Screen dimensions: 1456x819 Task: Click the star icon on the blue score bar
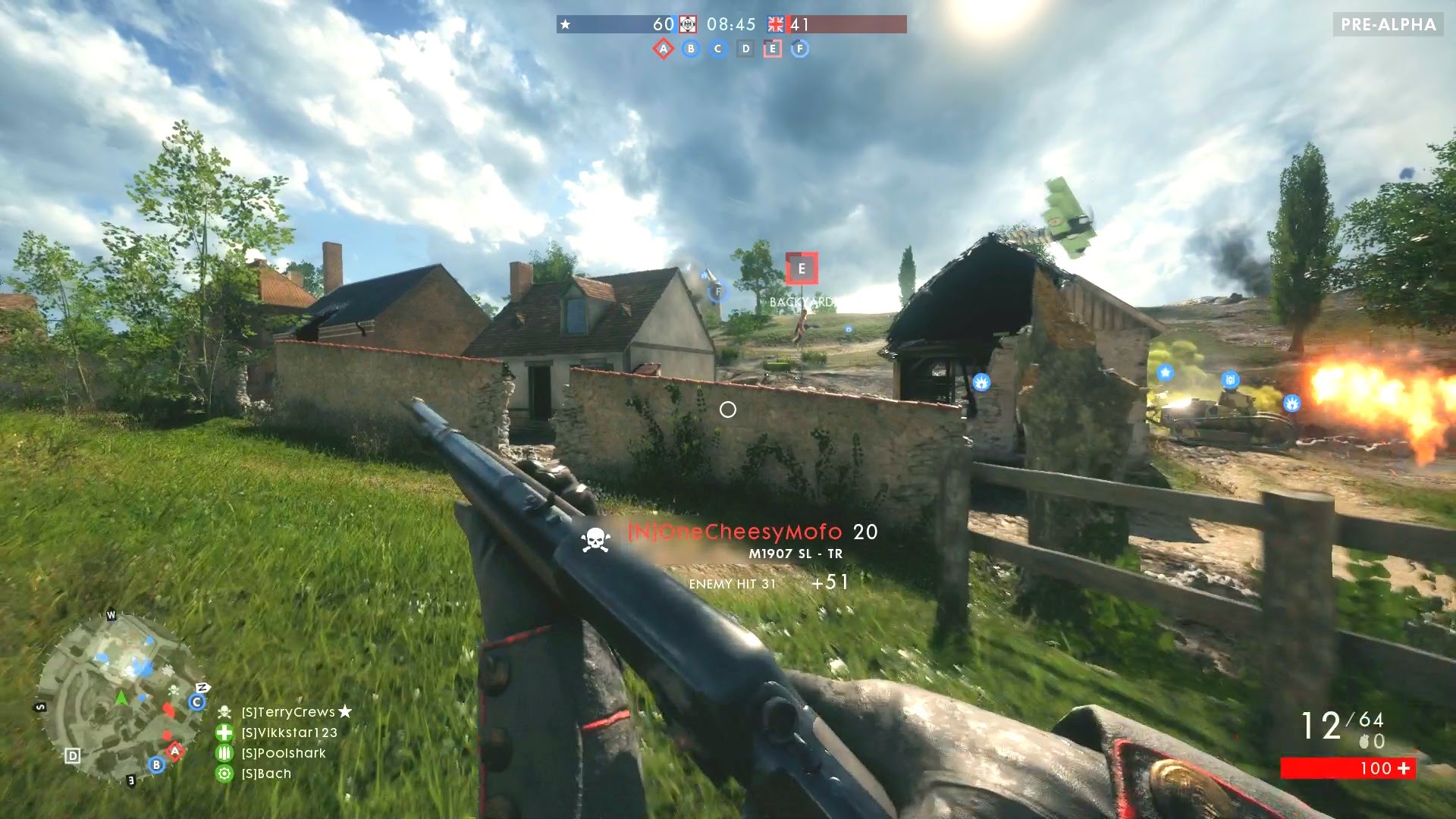[566, 24]
